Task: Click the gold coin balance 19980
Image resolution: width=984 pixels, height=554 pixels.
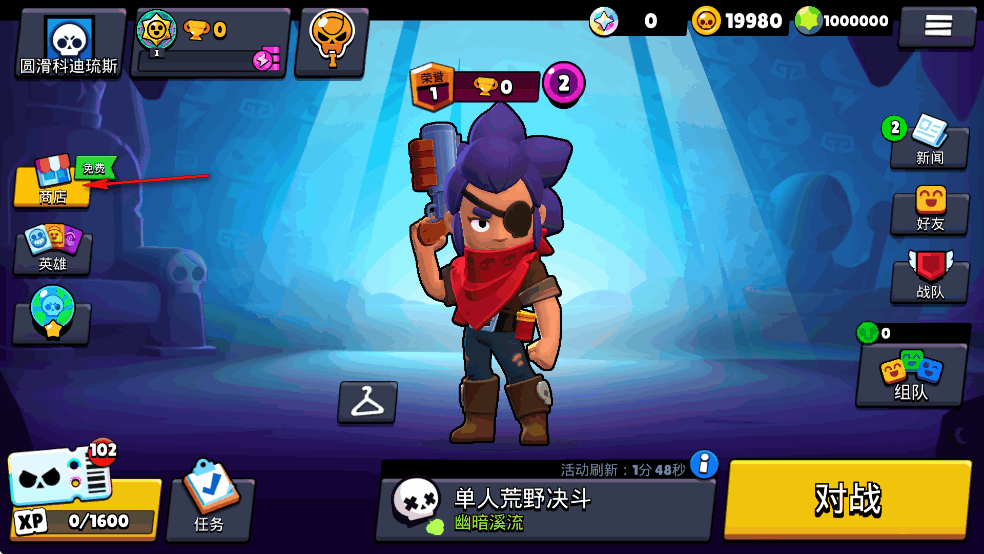Action: (x=738, y=20)
